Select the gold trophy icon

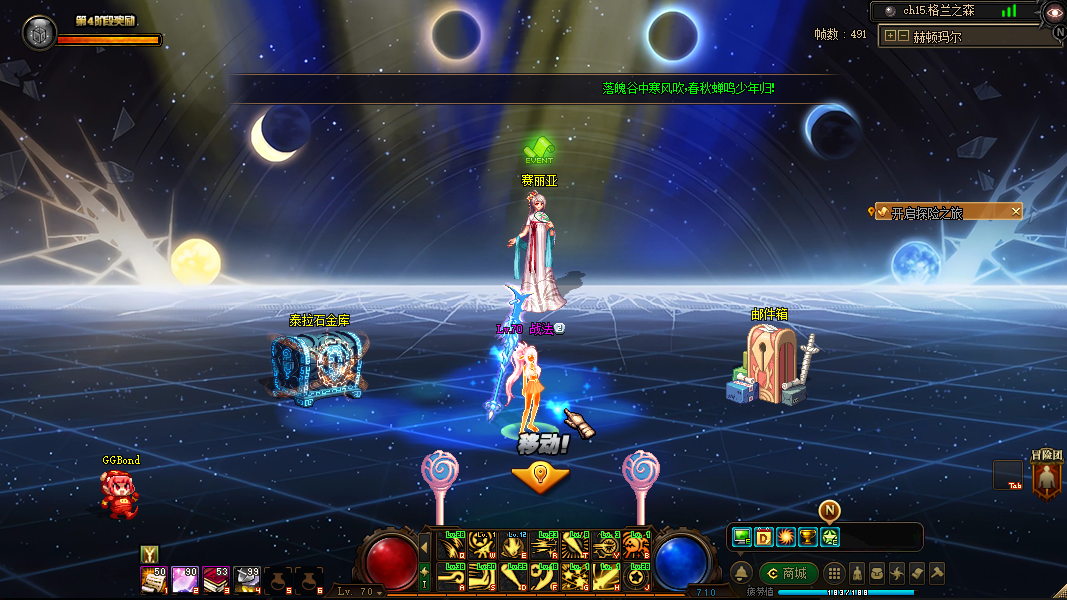[x=808, y=537]
